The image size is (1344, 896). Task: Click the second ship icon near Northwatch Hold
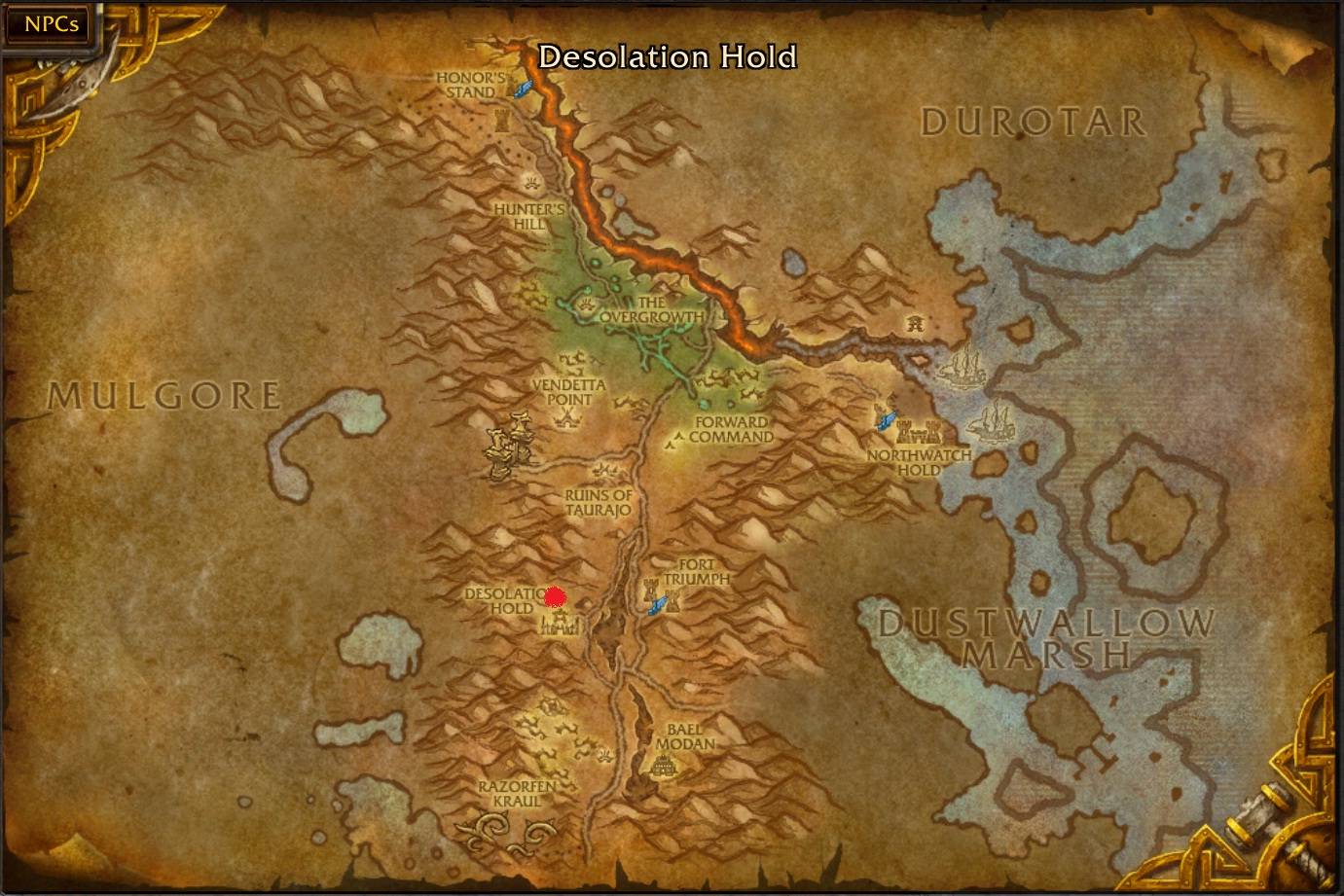pyautogui.click(x=959, y=370)
